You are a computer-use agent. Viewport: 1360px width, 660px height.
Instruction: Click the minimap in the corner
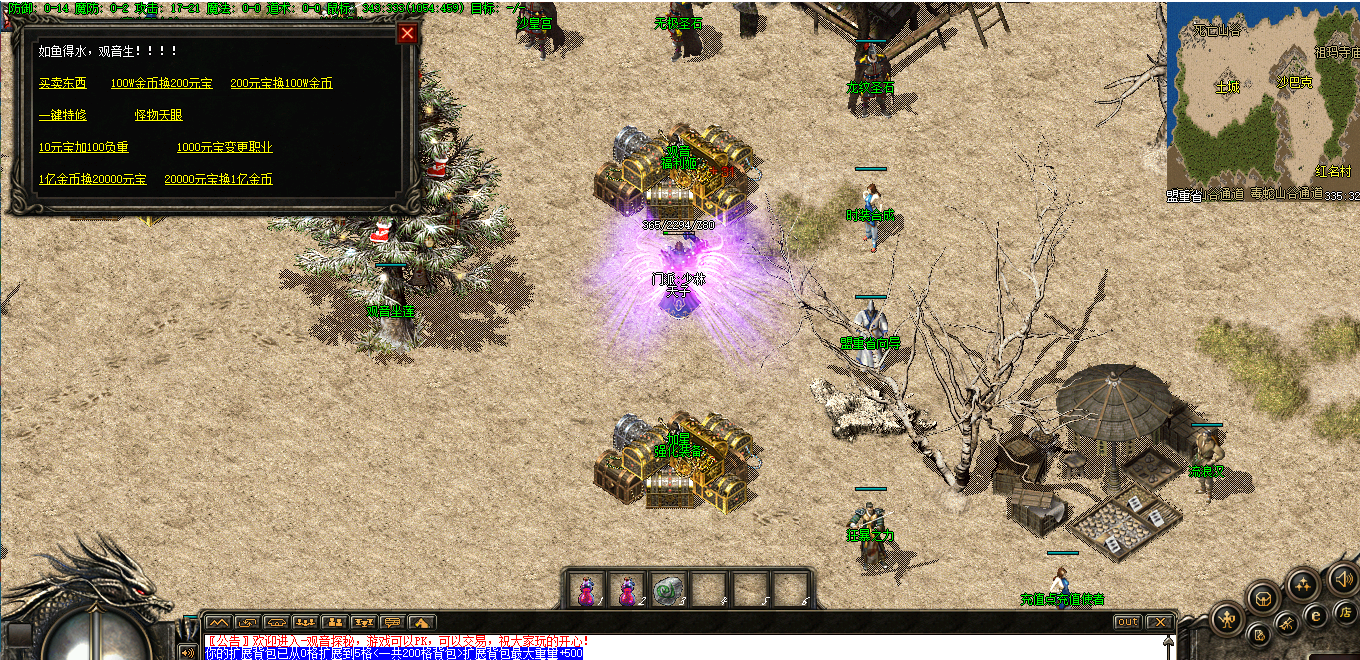point(1263,100)
